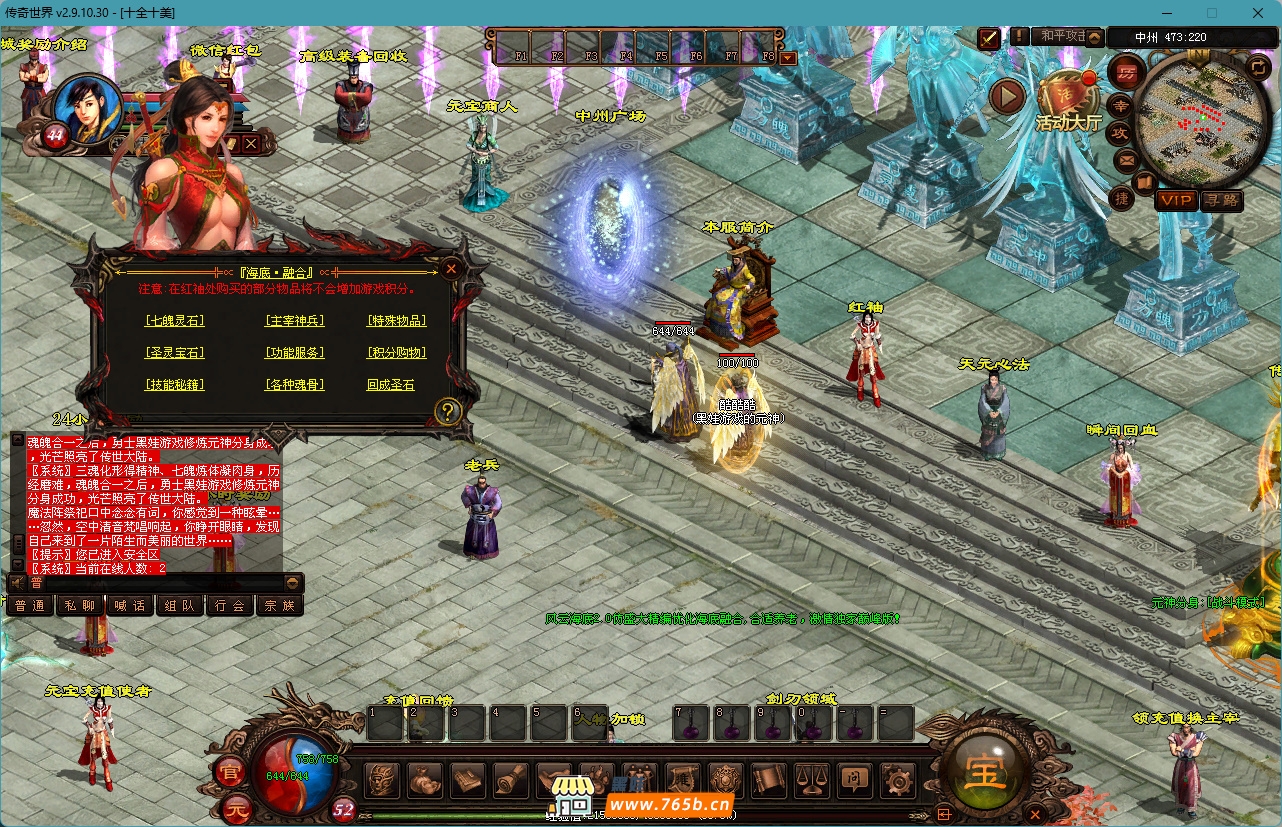Select the 回成圣石 option

pyautogui.click(x=390, y=385)
